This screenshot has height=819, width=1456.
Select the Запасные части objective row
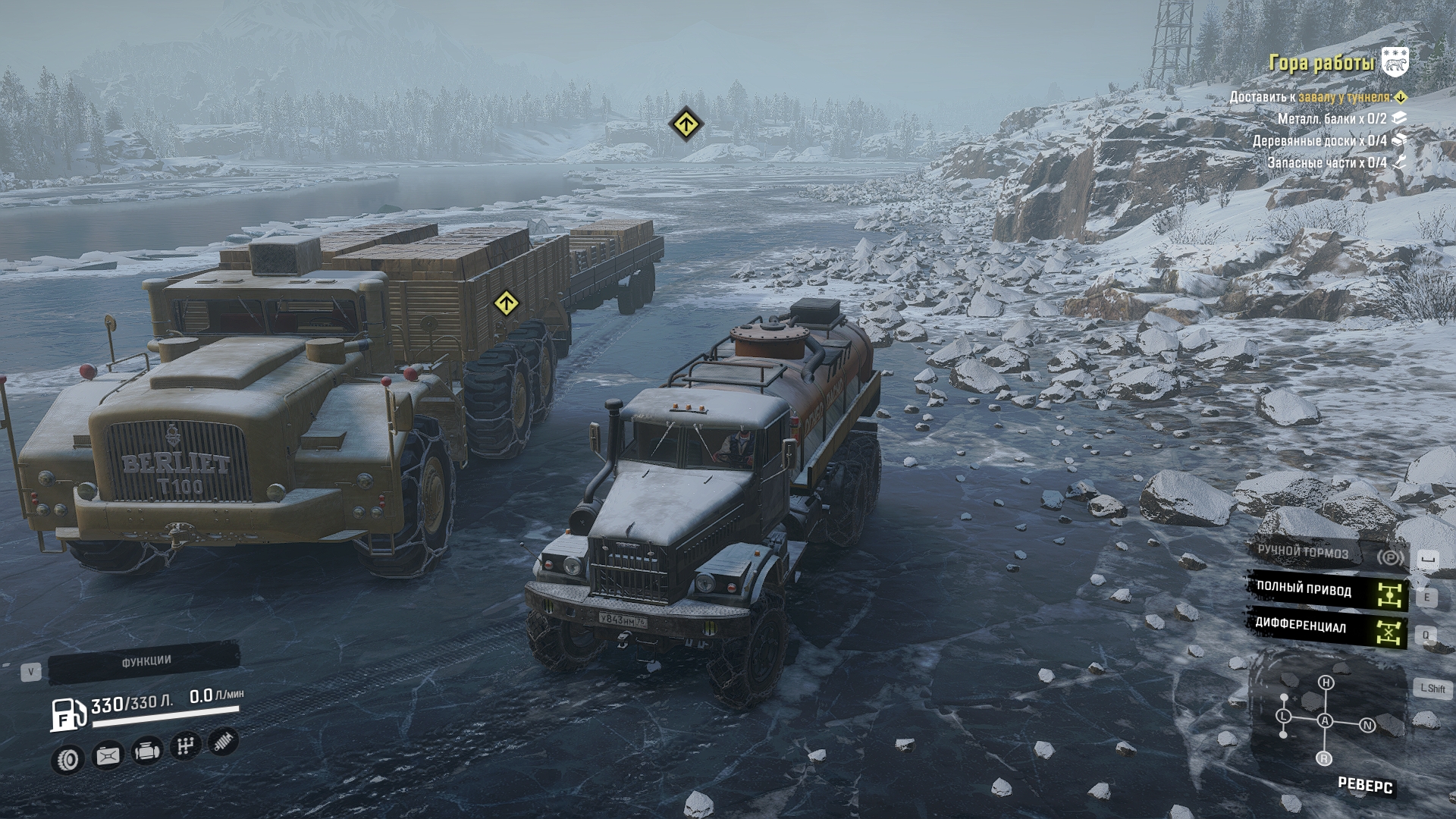coord(1327,163)
